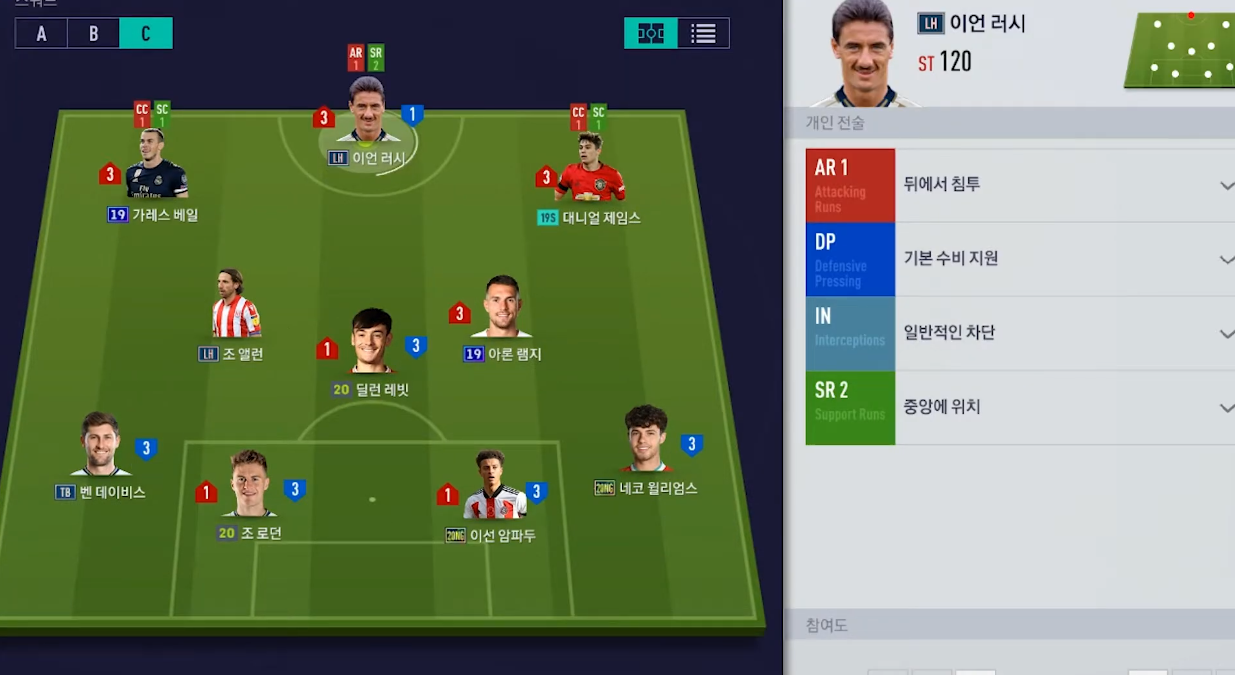Select centre back 조 로던
Screen dimensions: 1235x675
point(249,487)
